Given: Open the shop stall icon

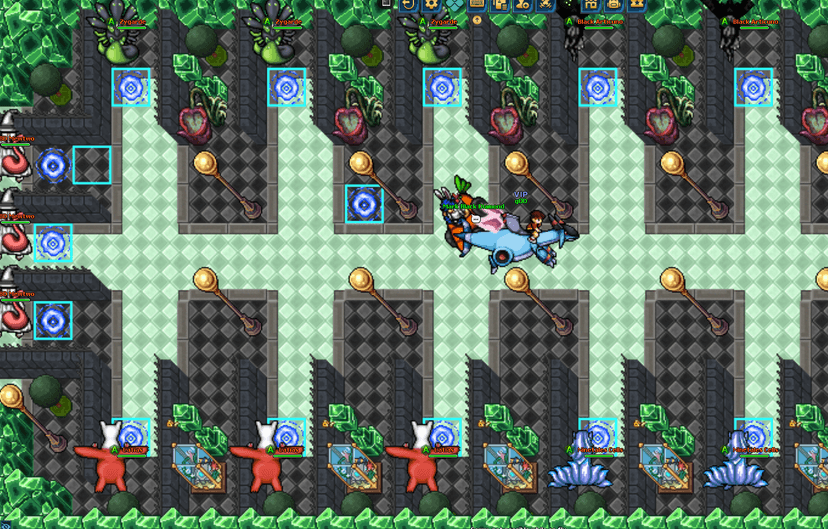Looking at the screenshot, I should click(x=591, y=4).
